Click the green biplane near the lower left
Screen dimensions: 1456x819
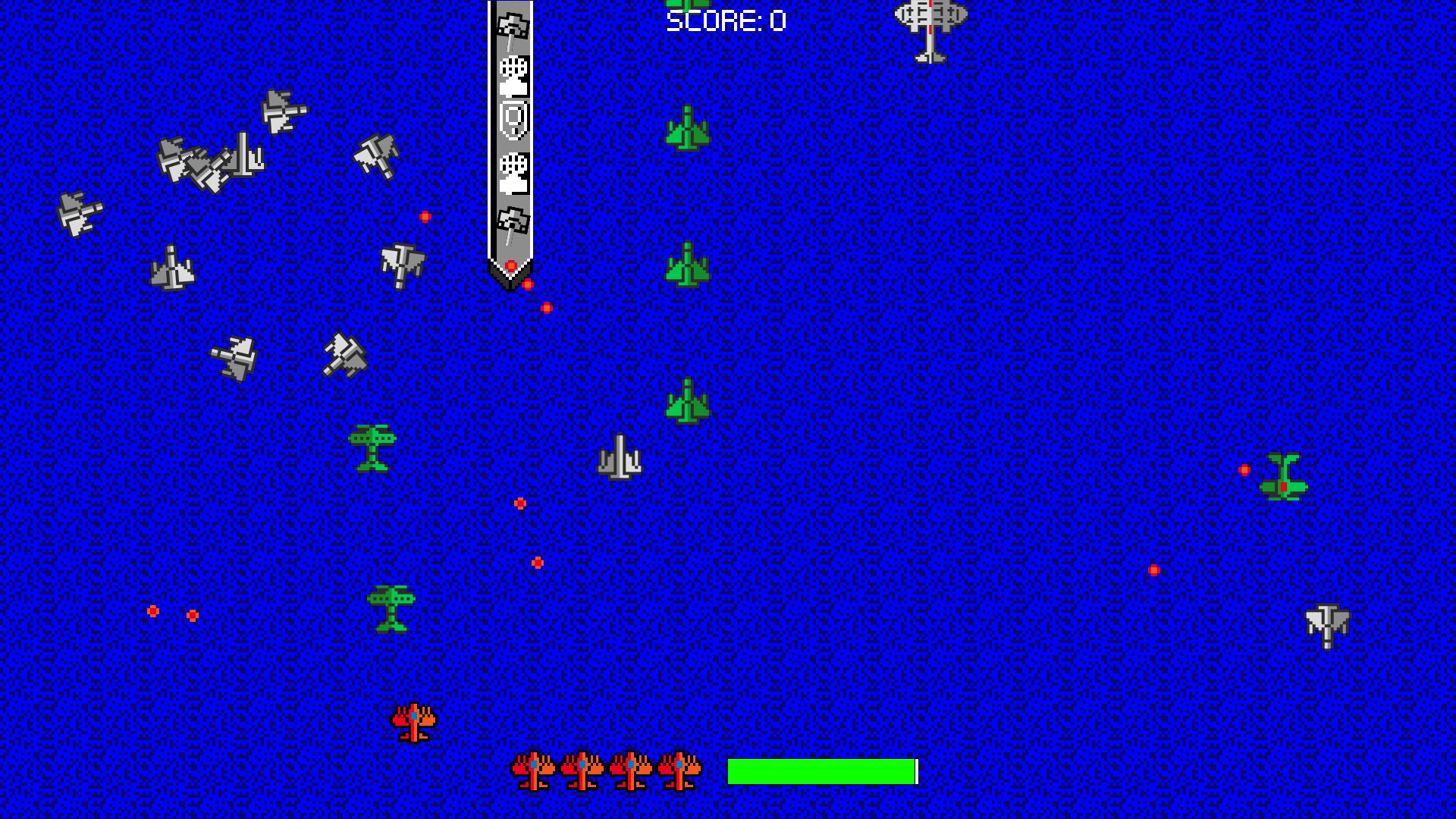click(x=391, y=610)
